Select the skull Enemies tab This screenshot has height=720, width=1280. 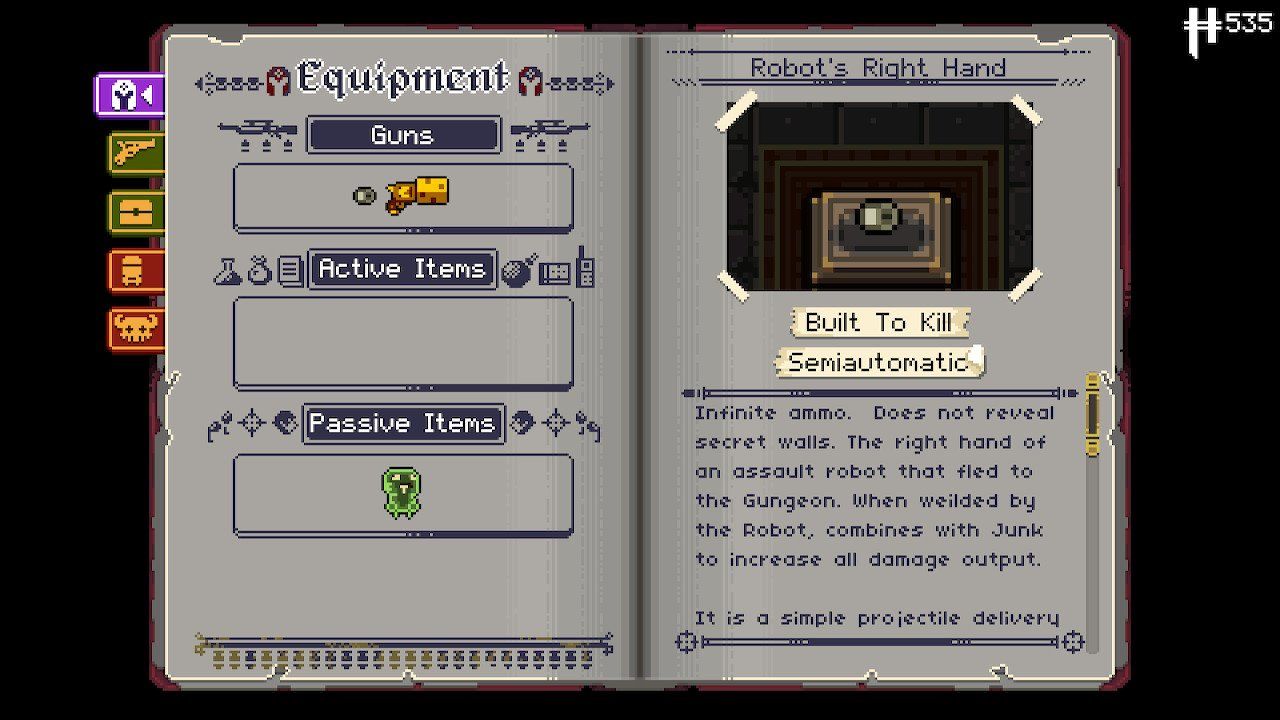[135, 326]
